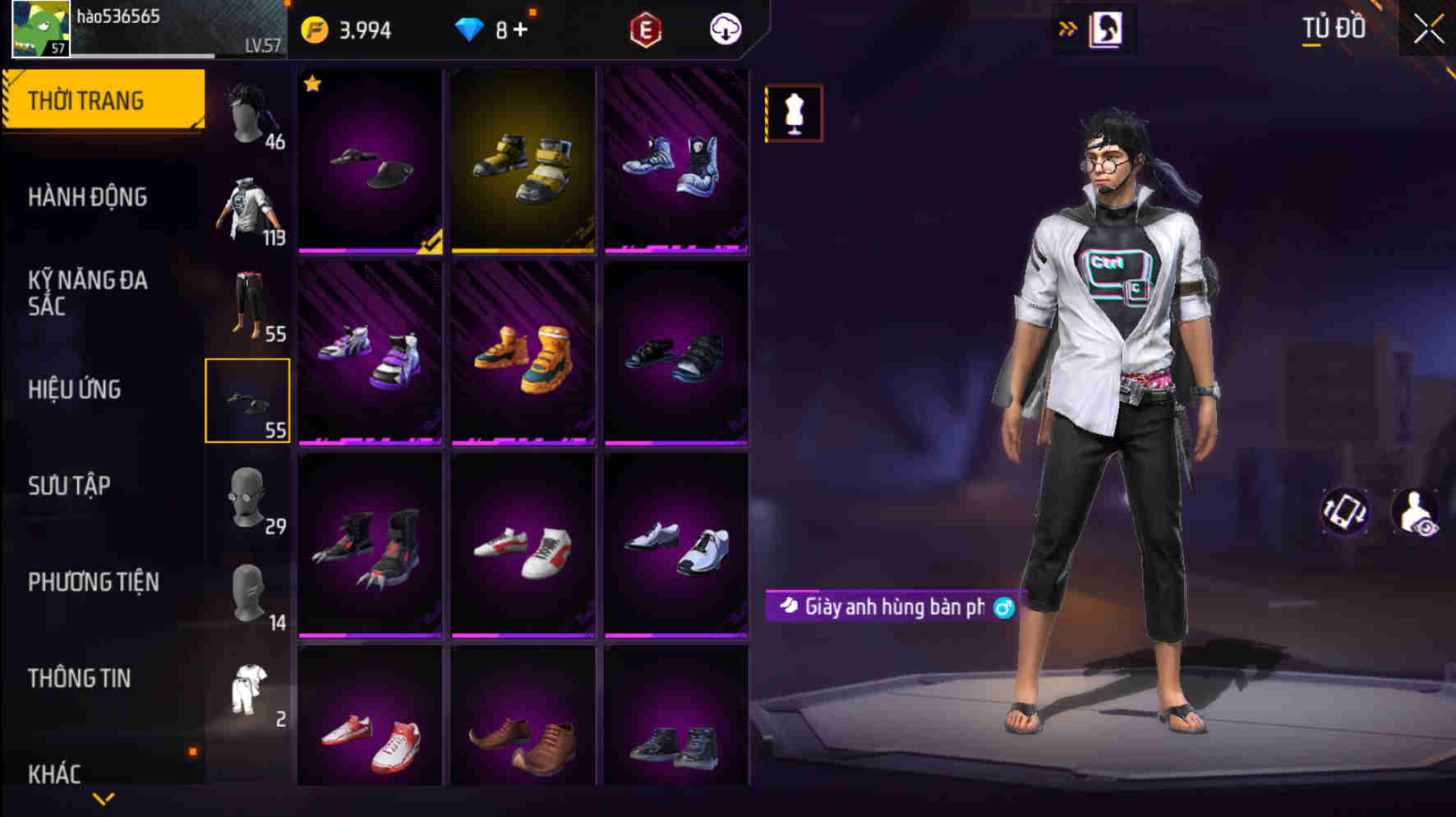Open the mannequin outfit preset icon
1456x817 pixels.
793,113
